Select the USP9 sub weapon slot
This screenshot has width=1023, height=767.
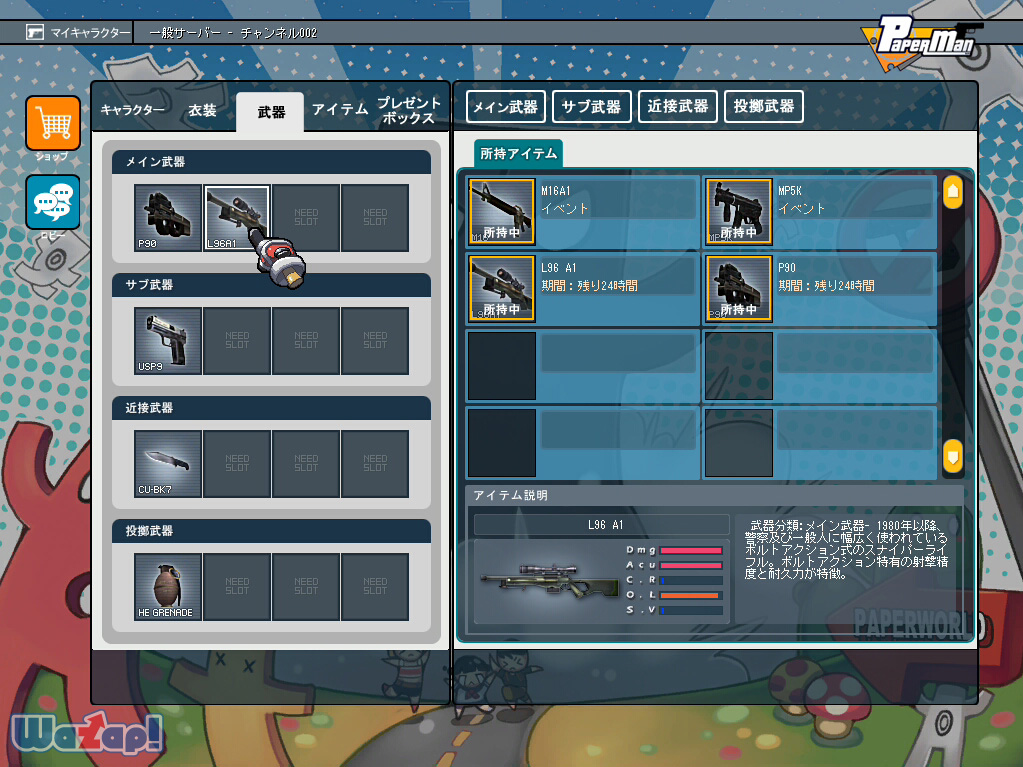tap(168, 341)
